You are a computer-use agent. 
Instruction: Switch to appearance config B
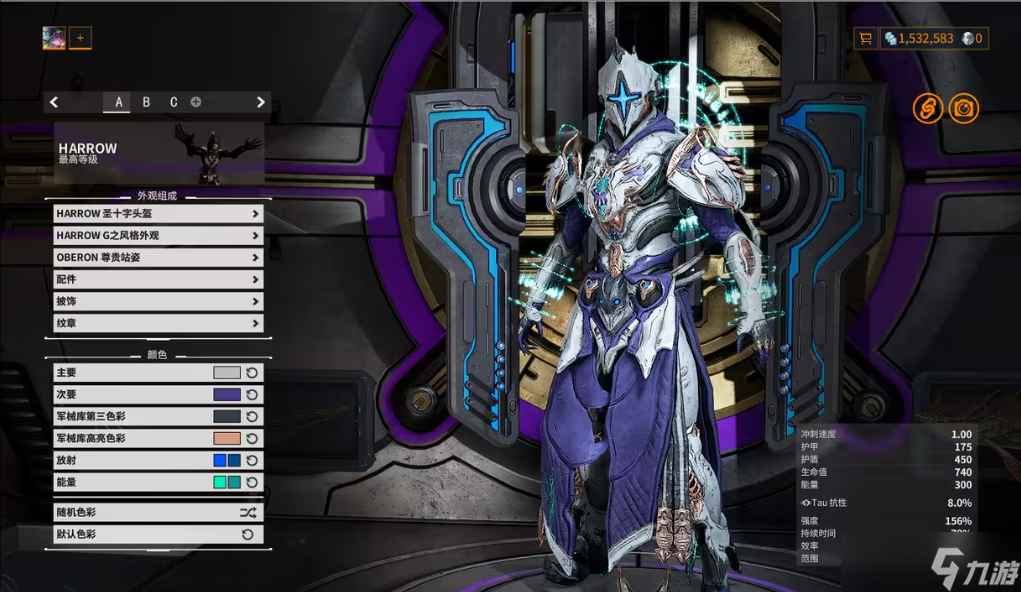[x=146, y=102]
